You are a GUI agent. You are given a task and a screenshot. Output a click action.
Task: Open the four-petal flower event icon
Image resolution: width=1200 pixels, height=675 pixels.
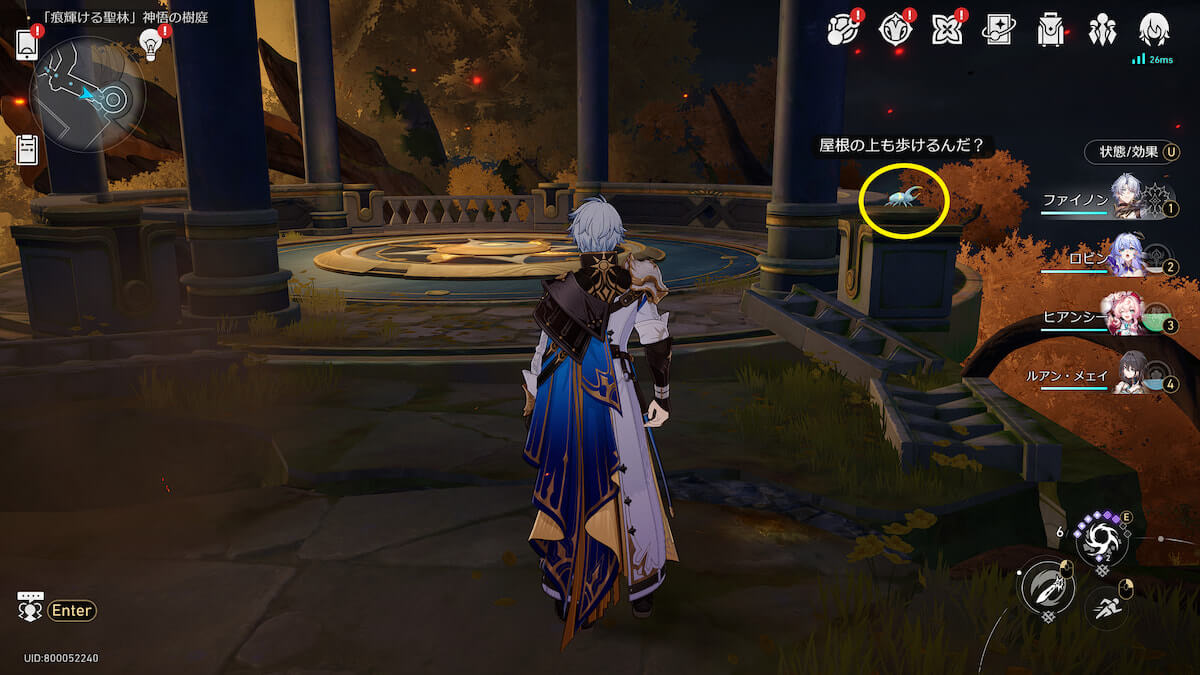click(945, 31)
